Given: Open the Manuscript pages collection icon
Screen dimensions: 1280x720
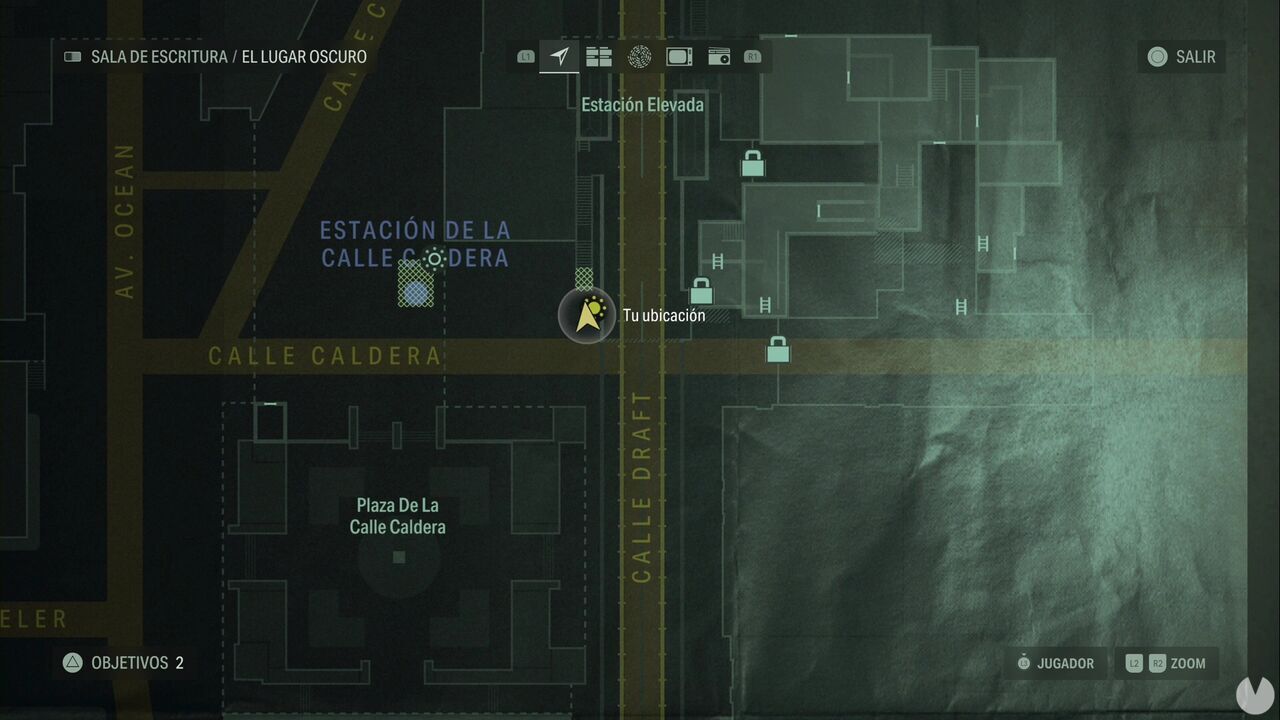Looking at the screenshot, I should coord(599,57).
